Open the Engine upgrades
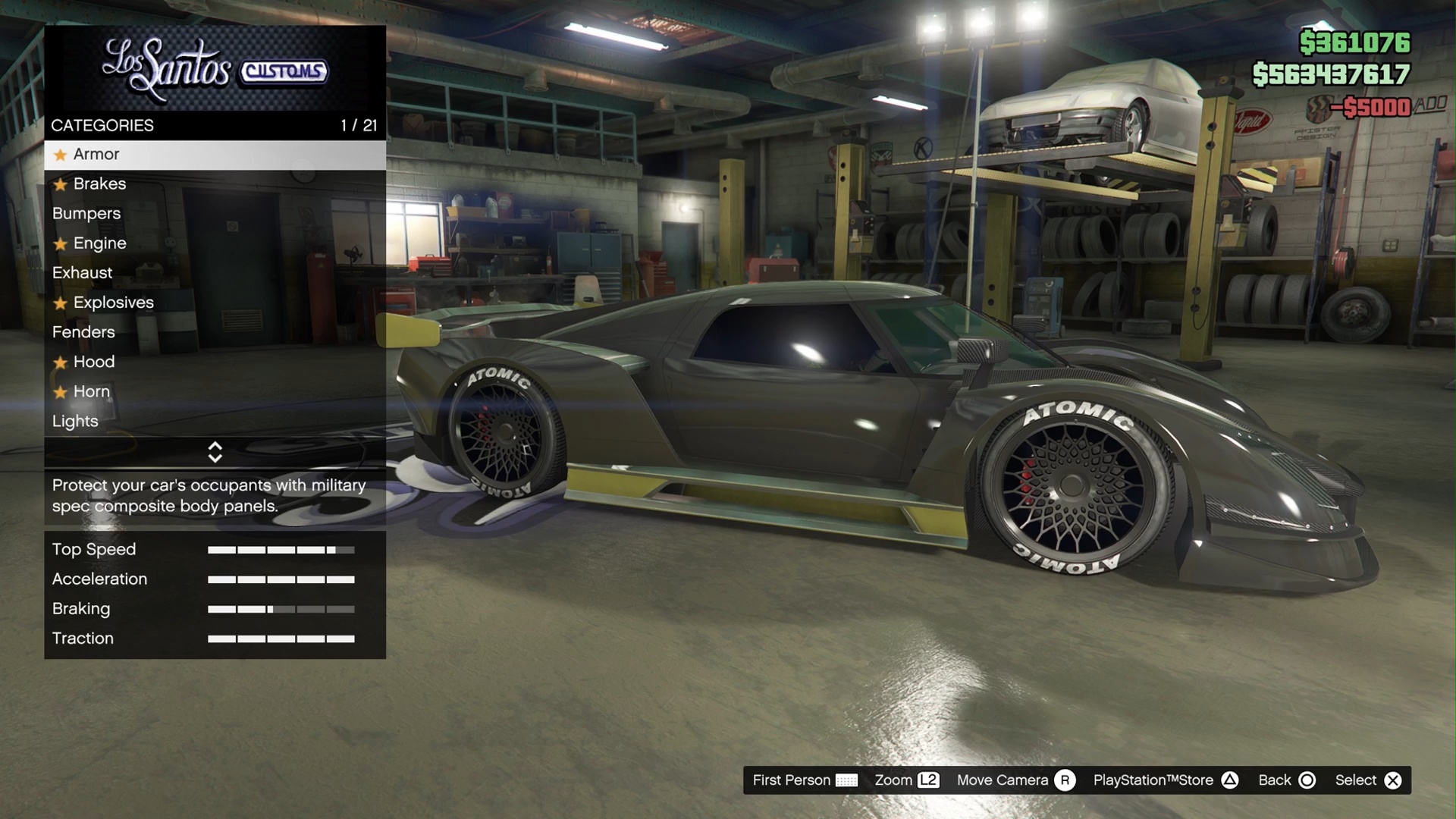This screenshot has height=819, width=1456. click(x=99, y=243)
